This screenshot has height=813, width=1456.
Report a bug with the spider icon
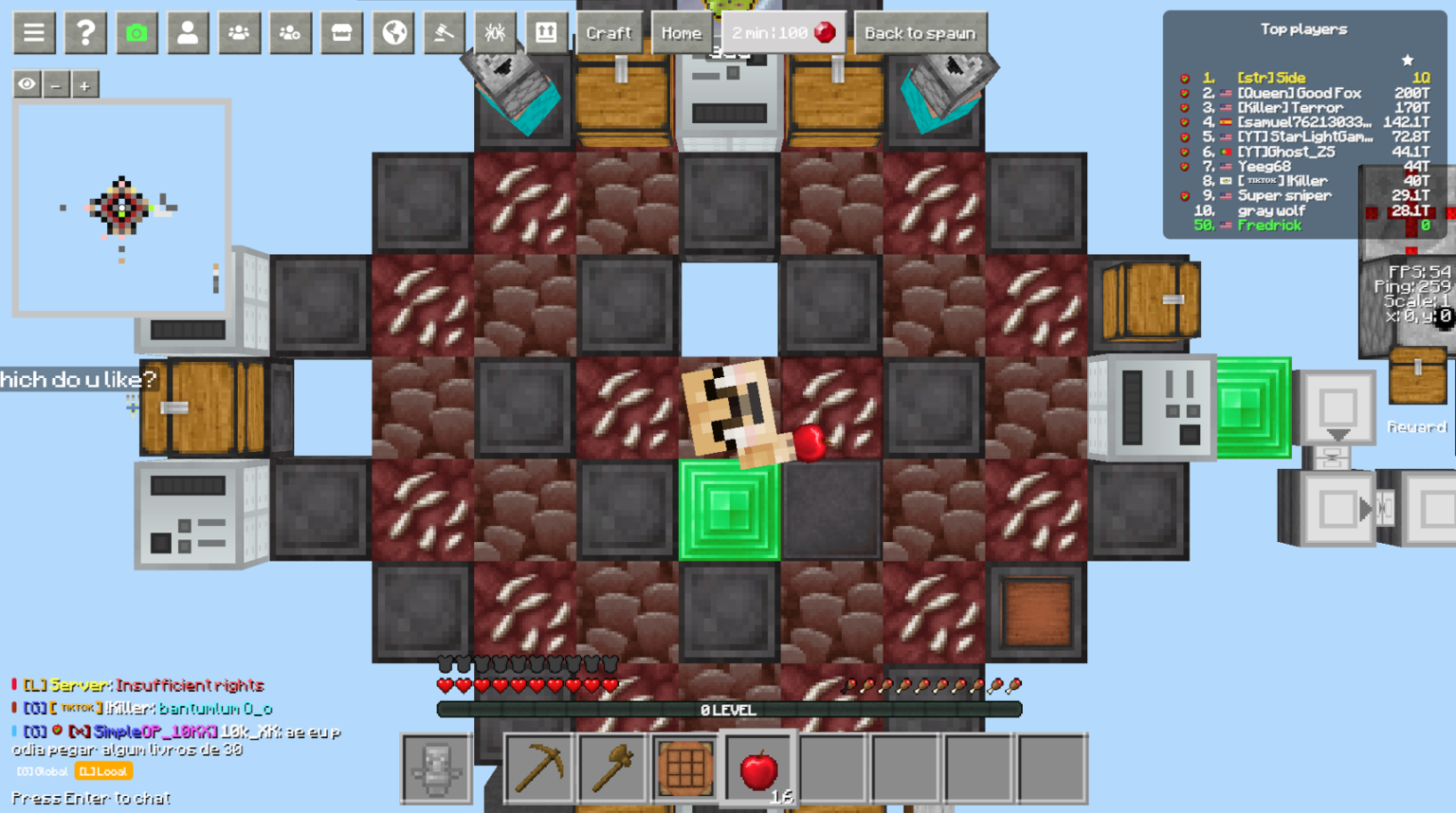tap(496, 32)
